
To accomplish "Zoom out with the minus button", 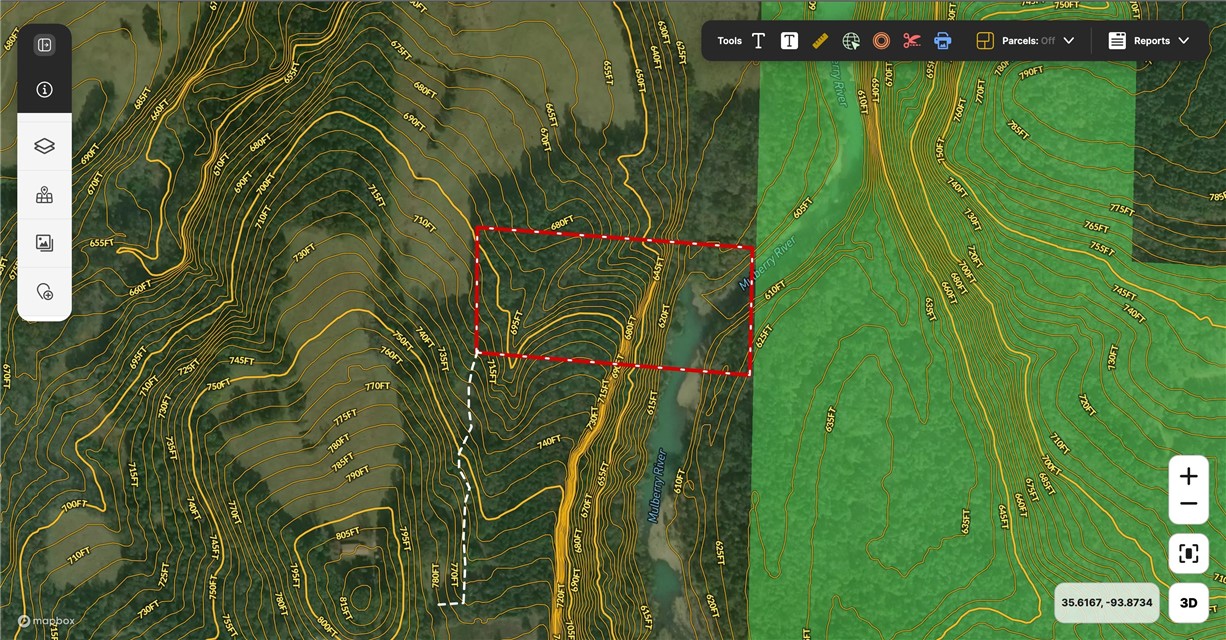I will 1188,504.
